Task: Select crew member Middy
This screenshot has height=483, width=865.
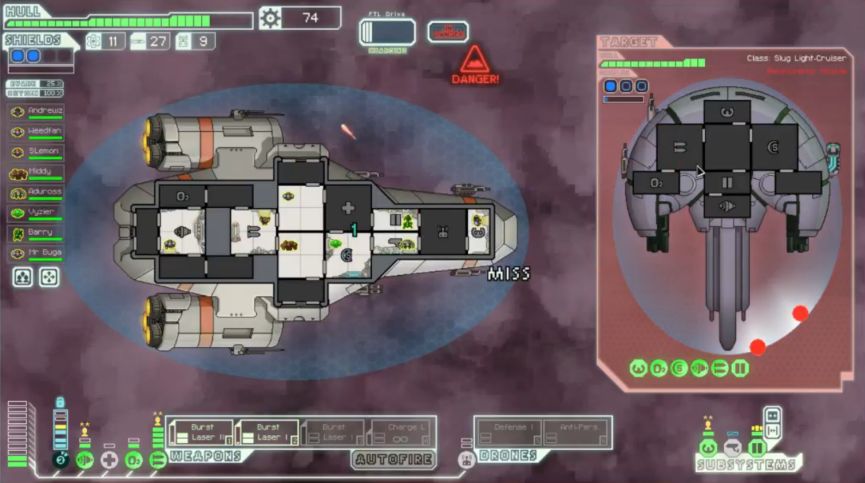Action: [x=36, y=172]
